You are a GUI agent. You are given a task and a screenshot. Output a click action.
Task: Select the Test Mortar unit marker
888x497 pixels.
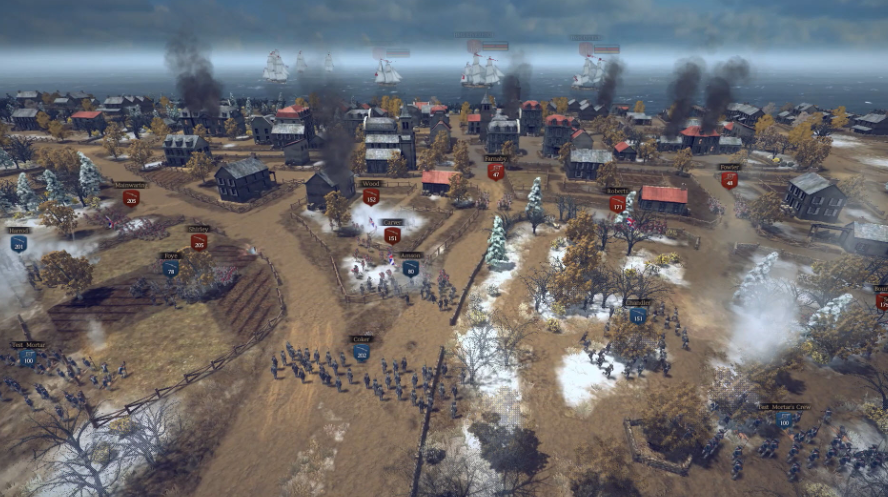click(x=28, y=357)
